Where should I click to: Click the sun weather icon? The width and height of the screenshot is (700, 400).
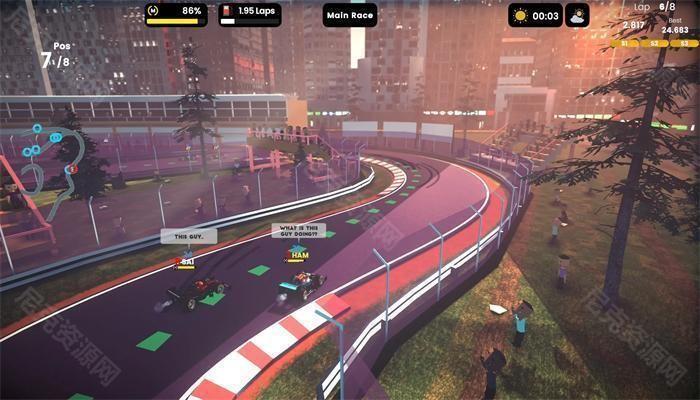pyautogui.click(x=522, y=15)
